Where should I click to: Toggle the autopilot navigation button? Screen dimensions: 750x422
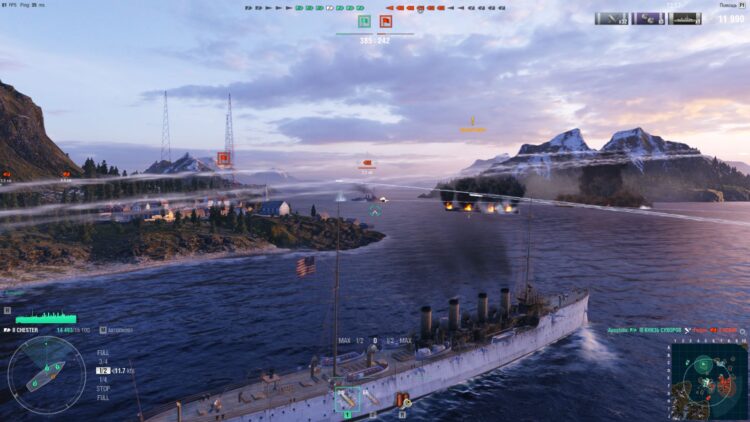click(104, 328)
